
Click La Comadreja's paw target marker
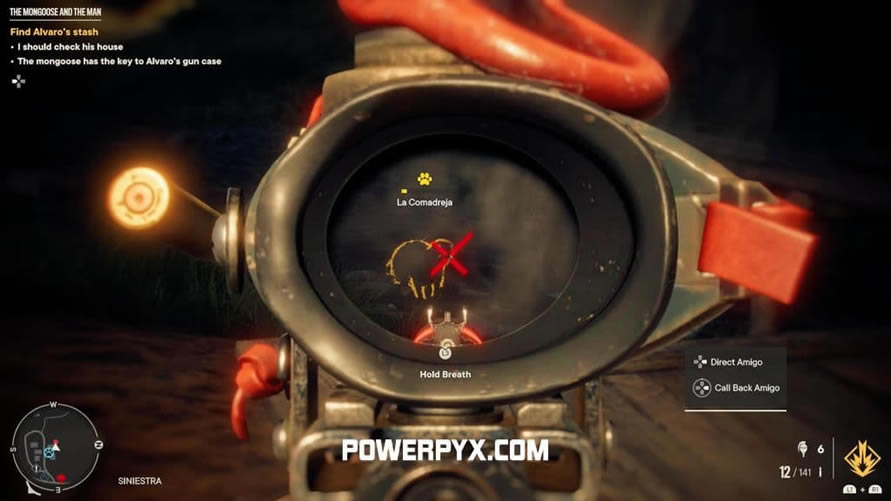click(x=425, y=179)
